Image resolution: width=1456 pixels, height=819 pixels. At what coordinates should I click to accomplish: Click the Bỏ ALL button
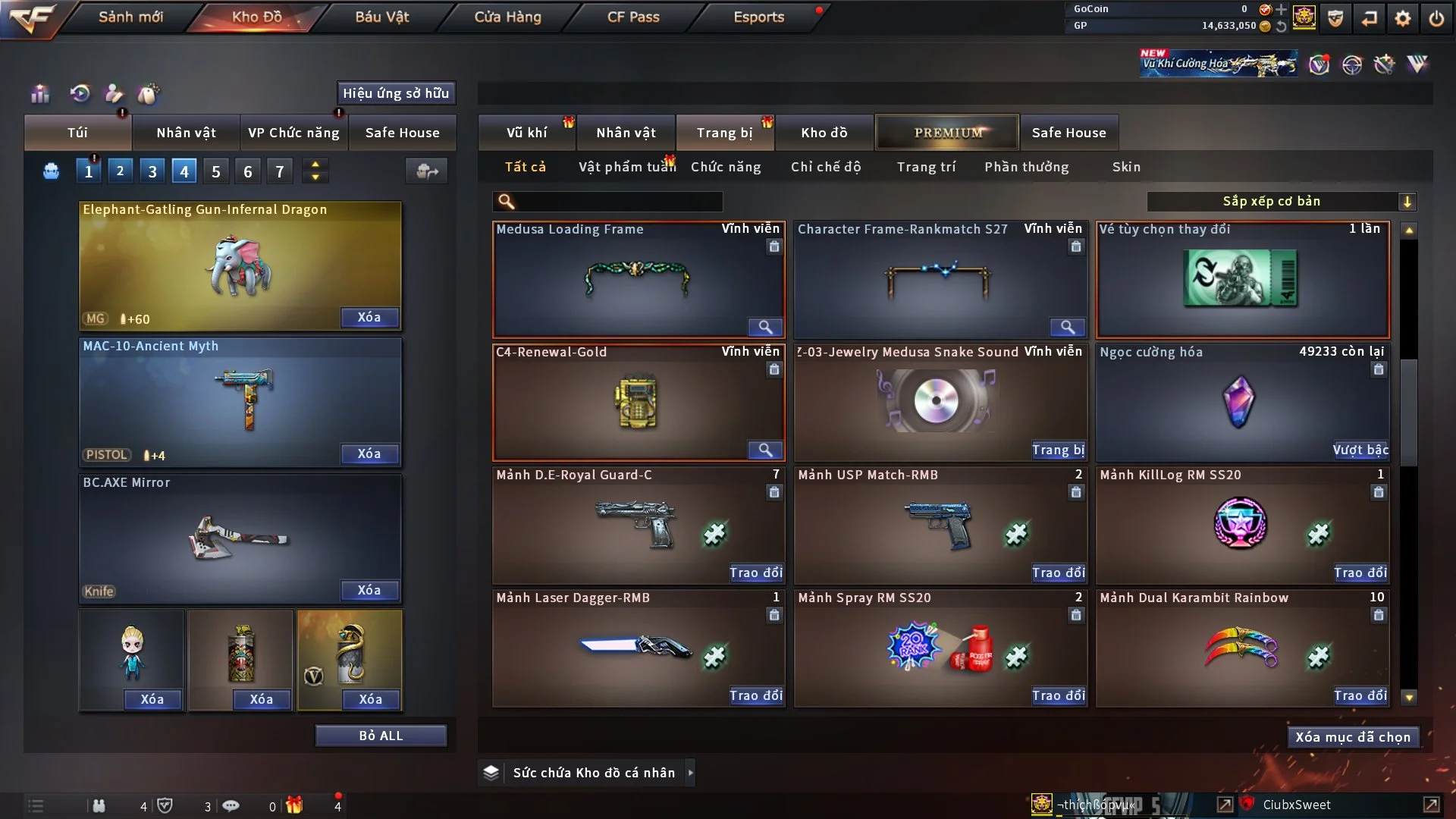pos(381,736)
